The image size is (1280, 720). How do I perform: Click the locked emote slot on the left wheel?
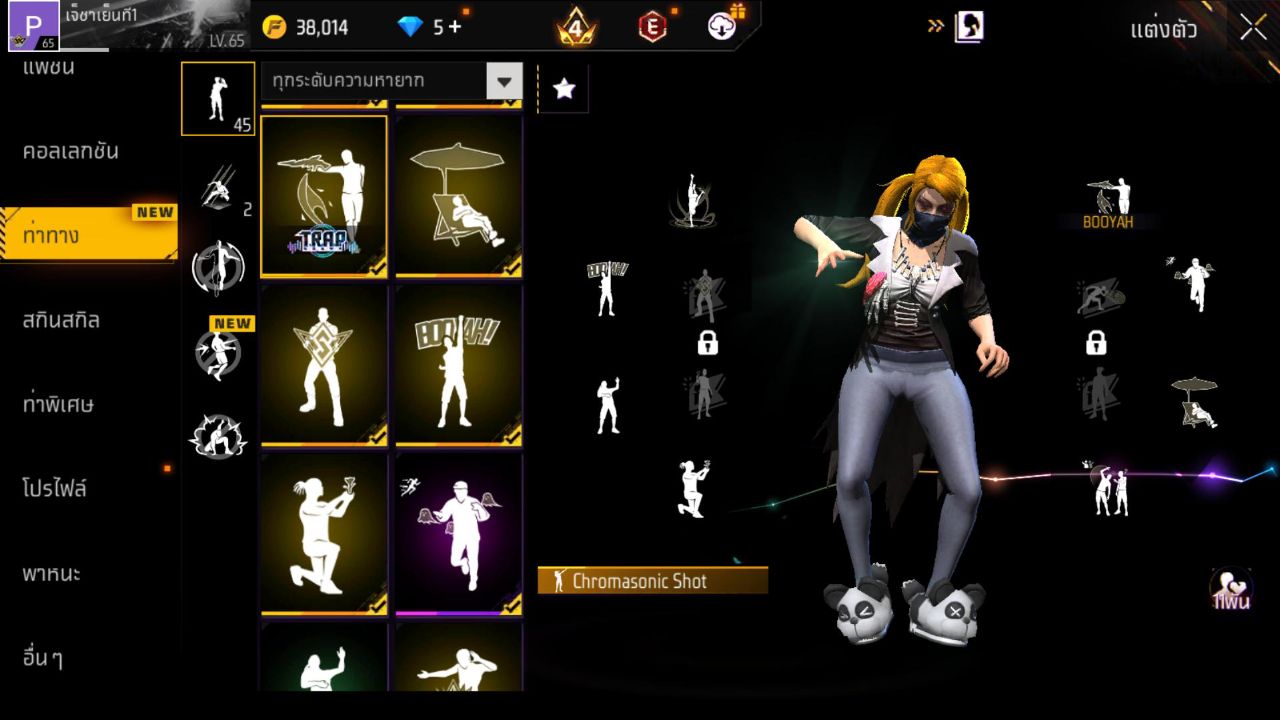point(707,344)
